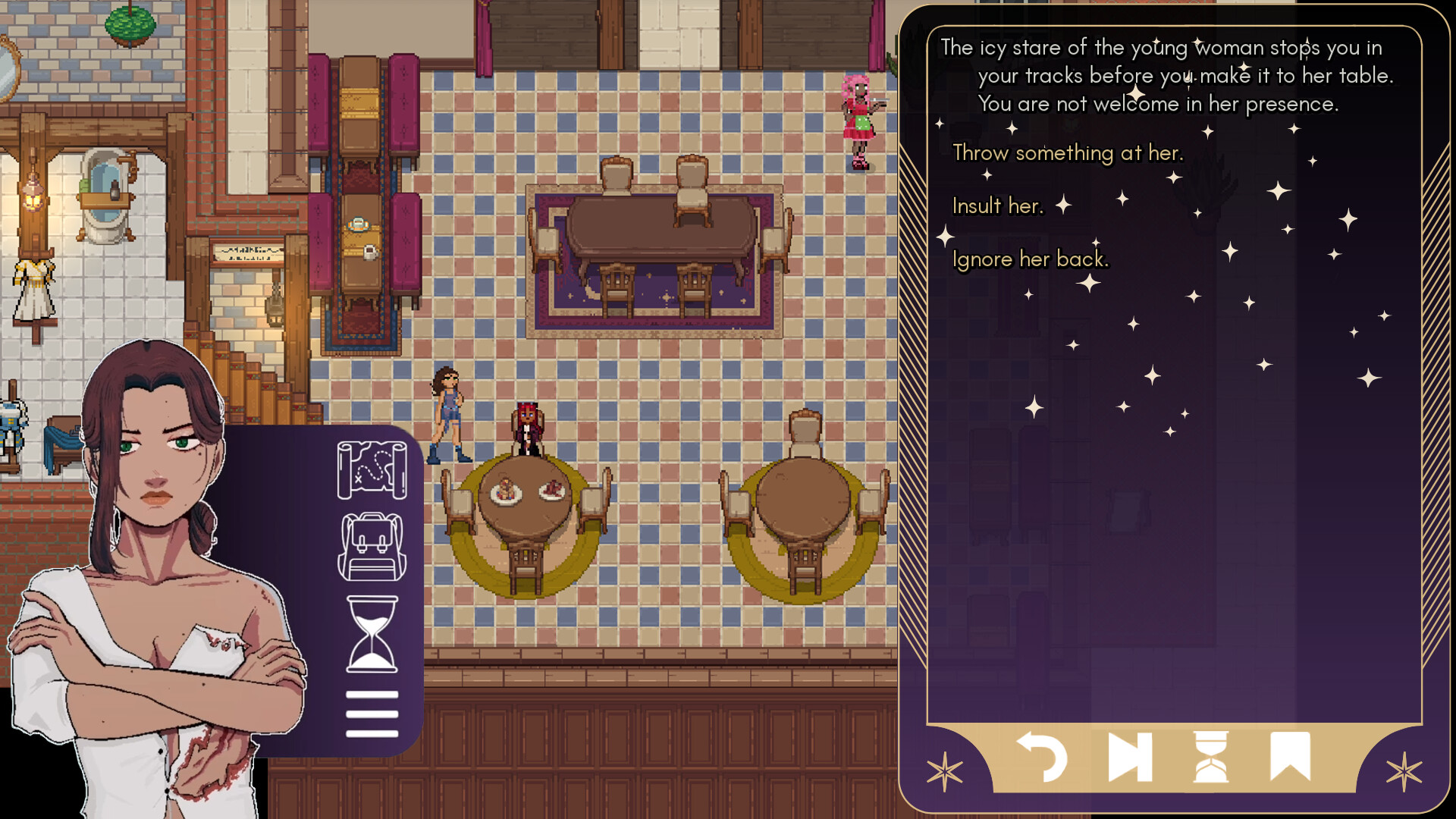Select the "Insult her." dialogue option
This screenshot has width=1456, height=819.
(x=997, y=206)
